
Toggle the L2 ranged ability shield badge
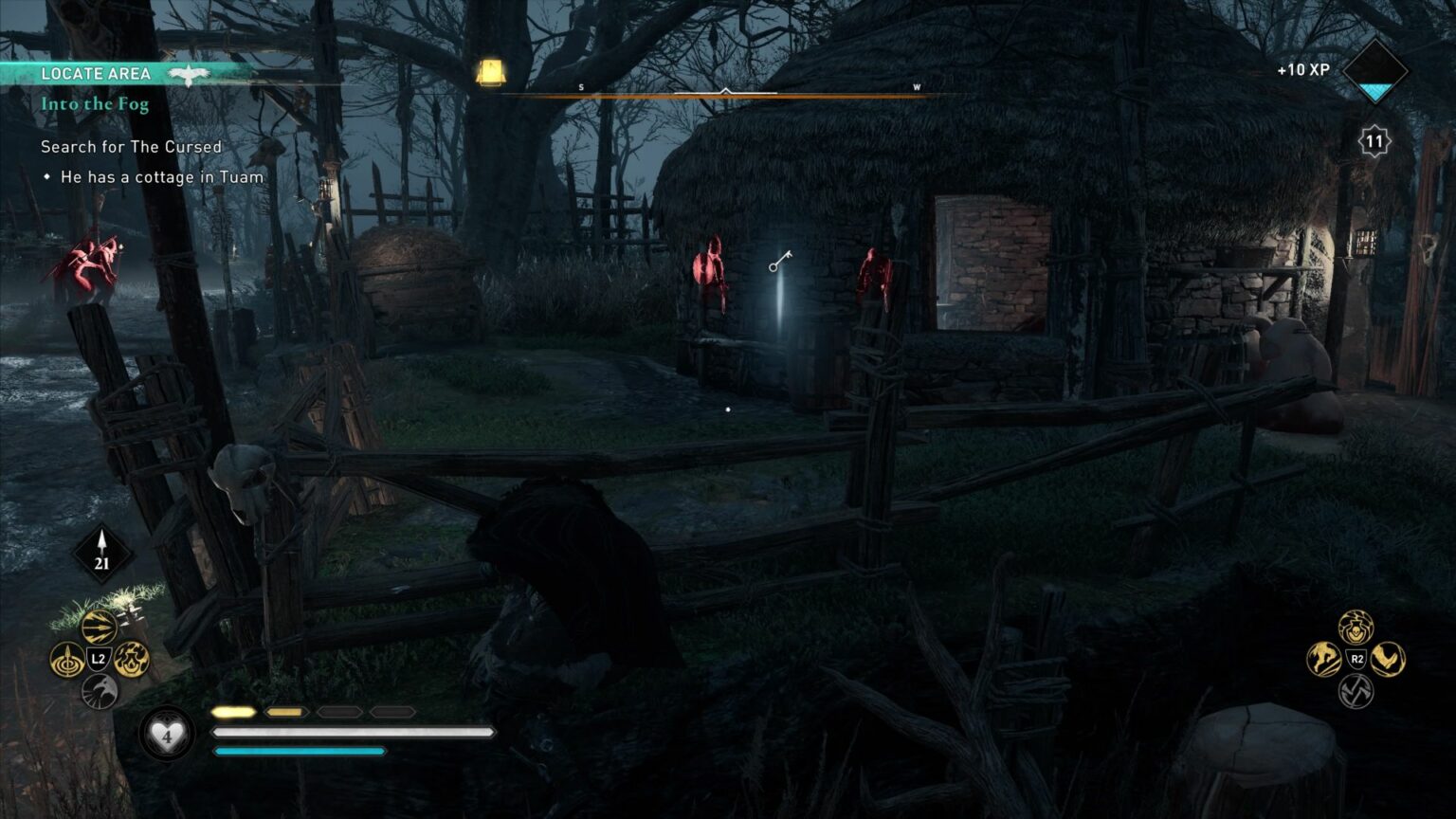98,658
